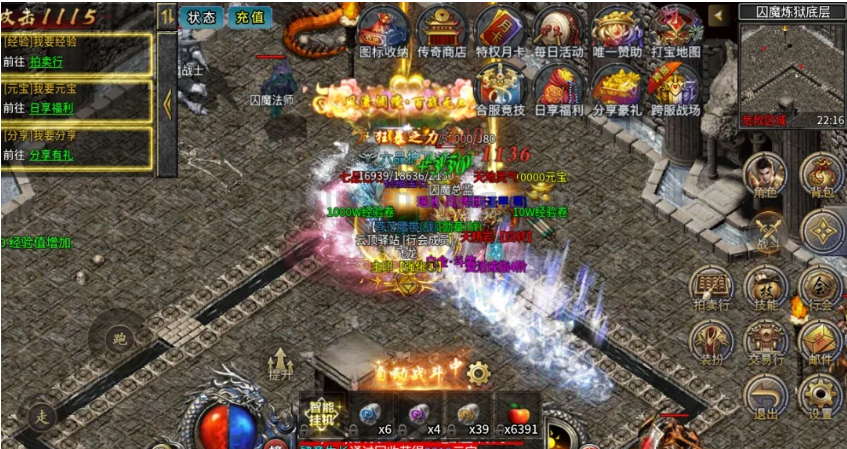Open the 每日活动 daily activities icon

tap(558, 31)
